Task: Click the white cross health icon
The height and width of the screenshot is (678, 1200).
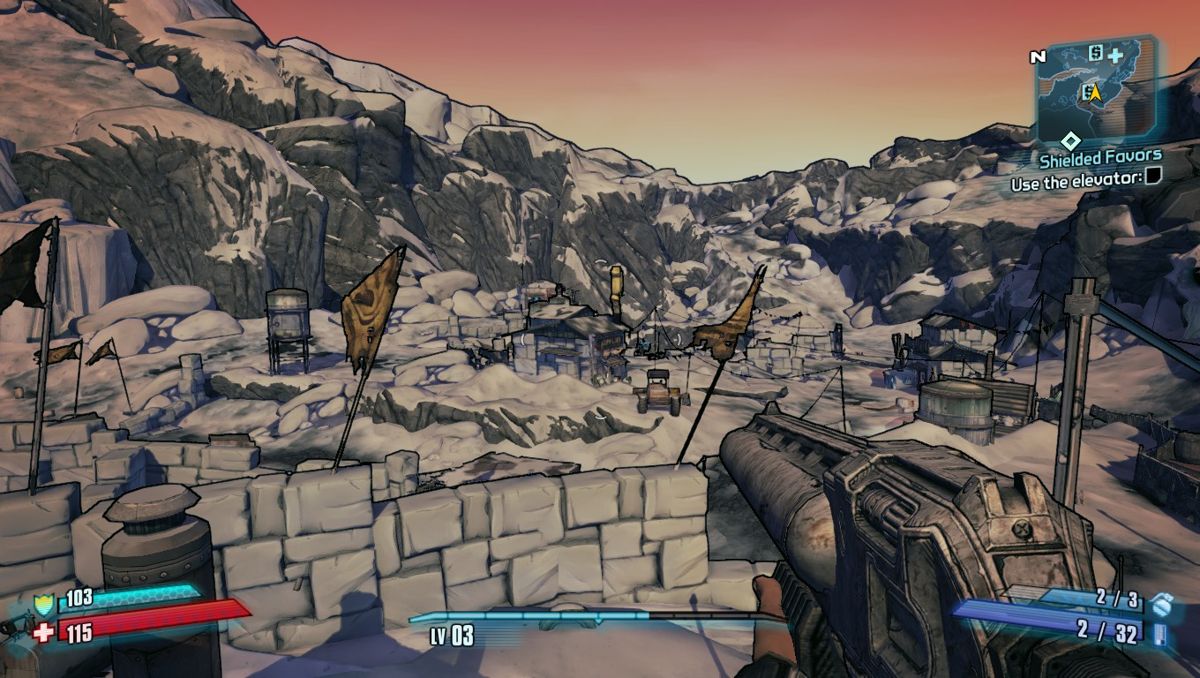Action: pyautogui.click(x=42, y=633)
